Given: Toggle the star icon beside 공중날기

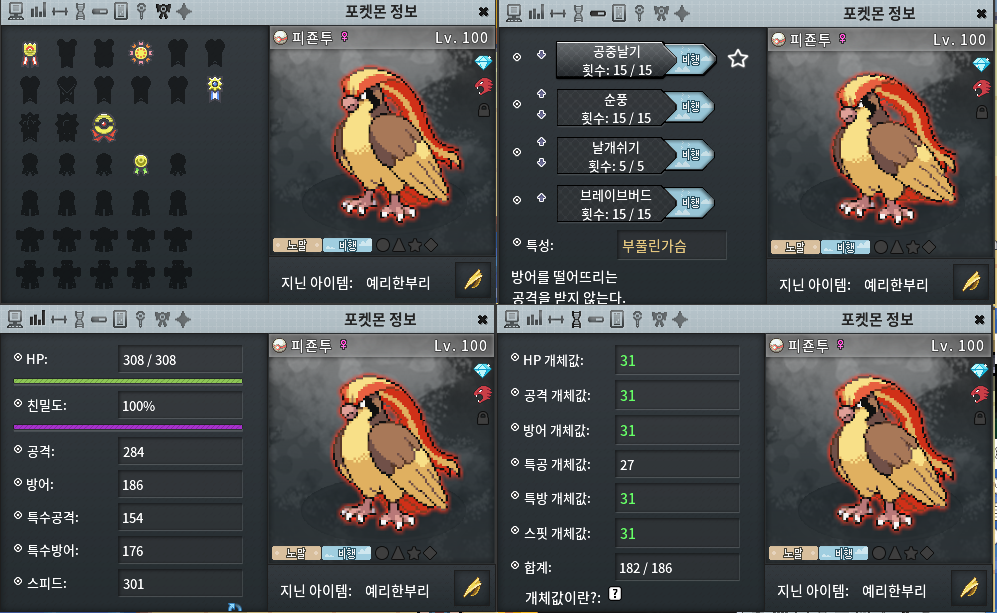Looking at the screenshot, I should tap(738, 59).
